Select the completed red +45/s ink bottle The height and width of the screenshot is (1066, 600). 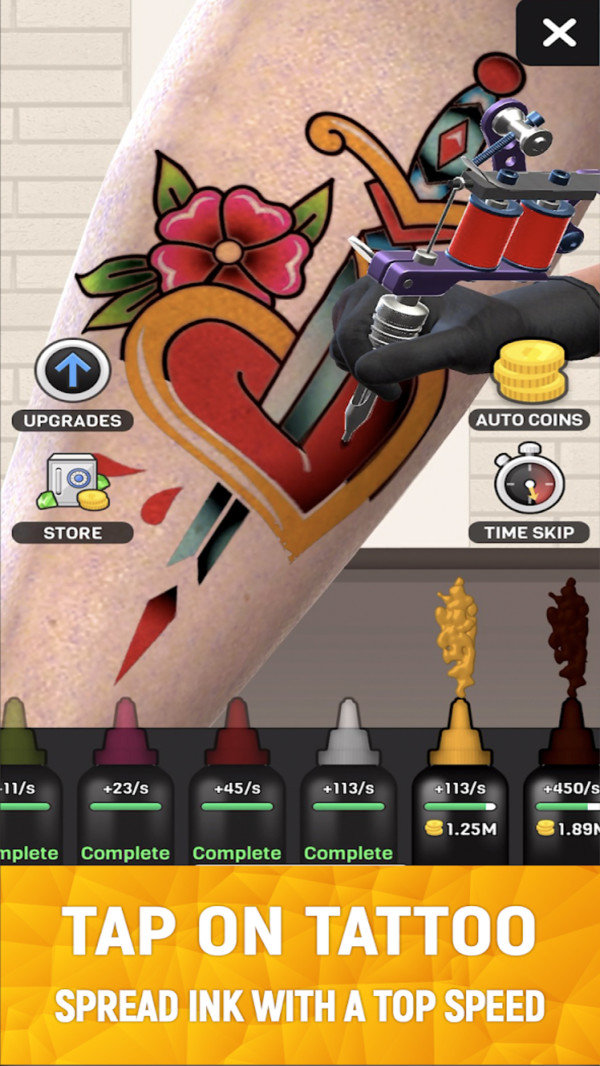236,800
